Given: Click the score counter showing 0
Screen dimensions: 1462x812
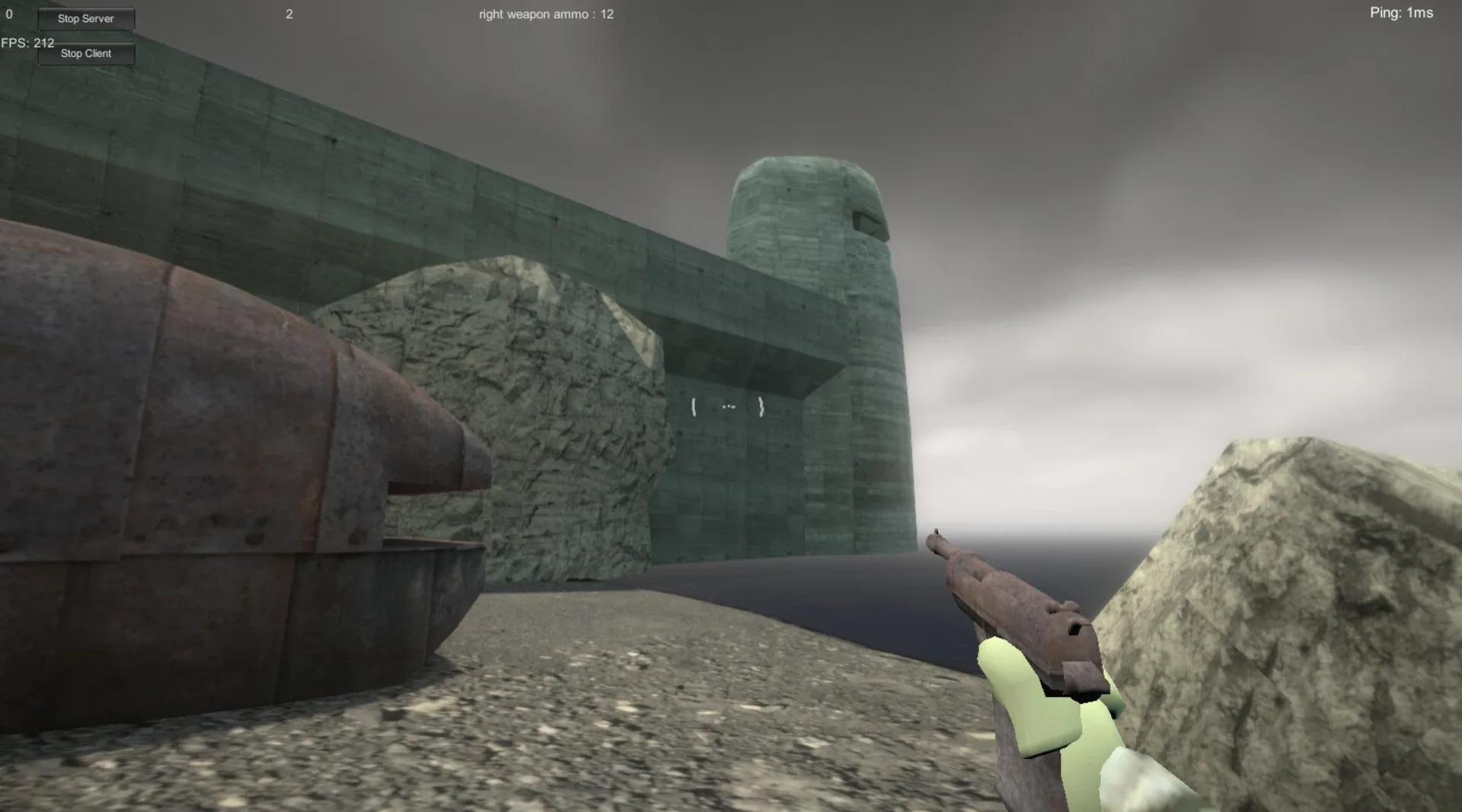Looking at the screenshot, I should pos(8,13).
